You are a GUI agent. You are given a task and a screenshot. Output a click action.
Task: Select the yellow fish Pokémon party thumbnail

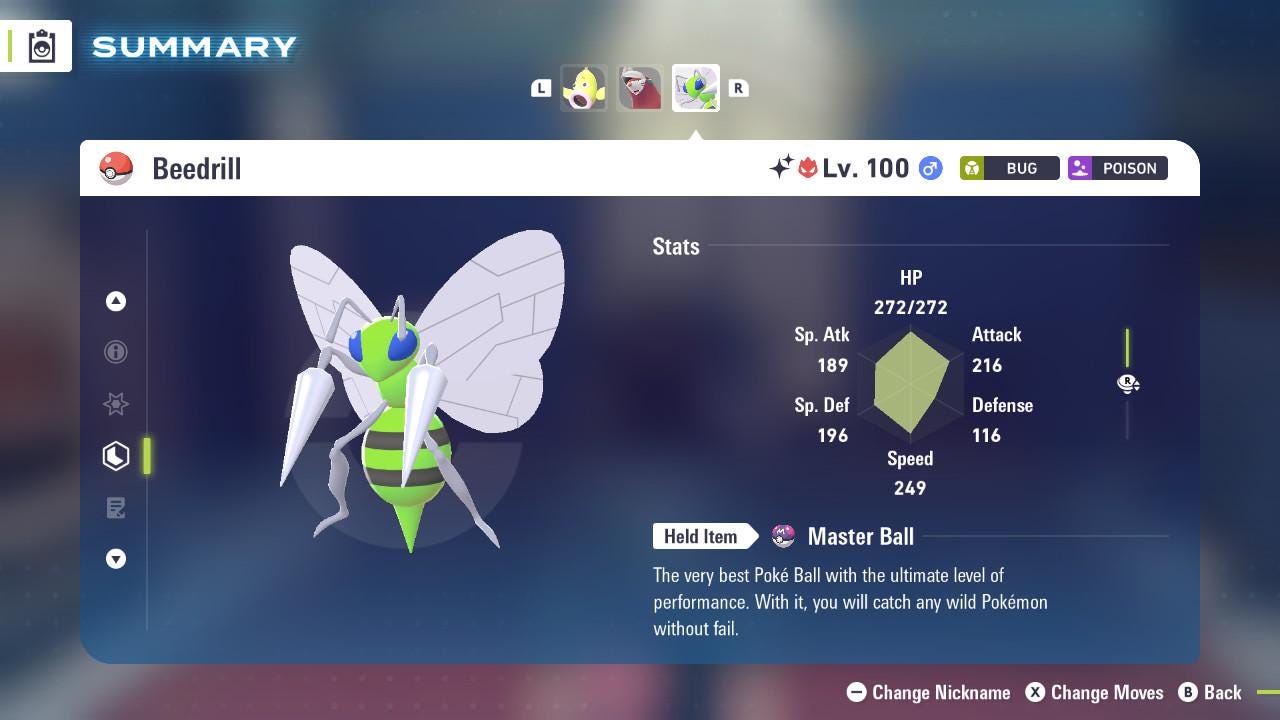(585, 88)
